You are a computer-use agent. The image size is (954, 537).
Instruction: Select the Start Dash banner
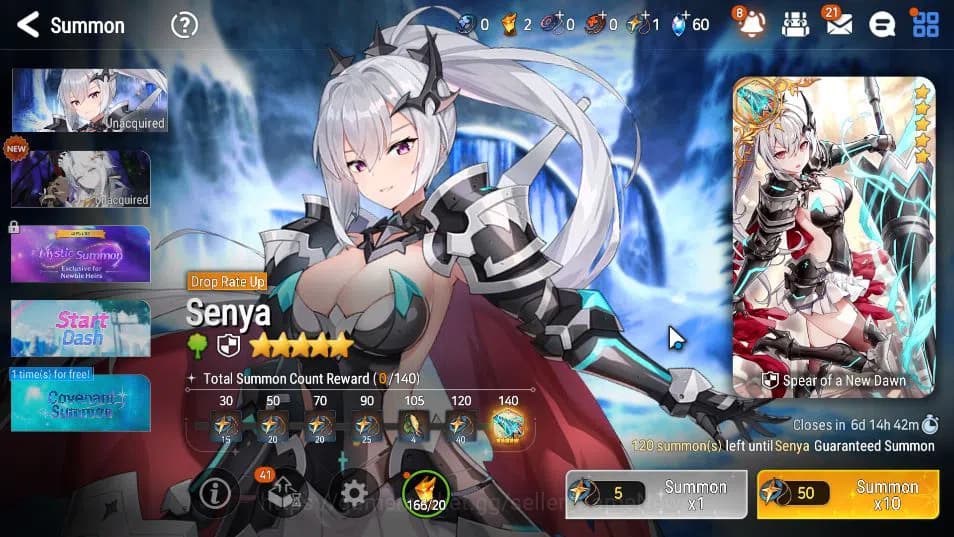click(x=81, y=328)
